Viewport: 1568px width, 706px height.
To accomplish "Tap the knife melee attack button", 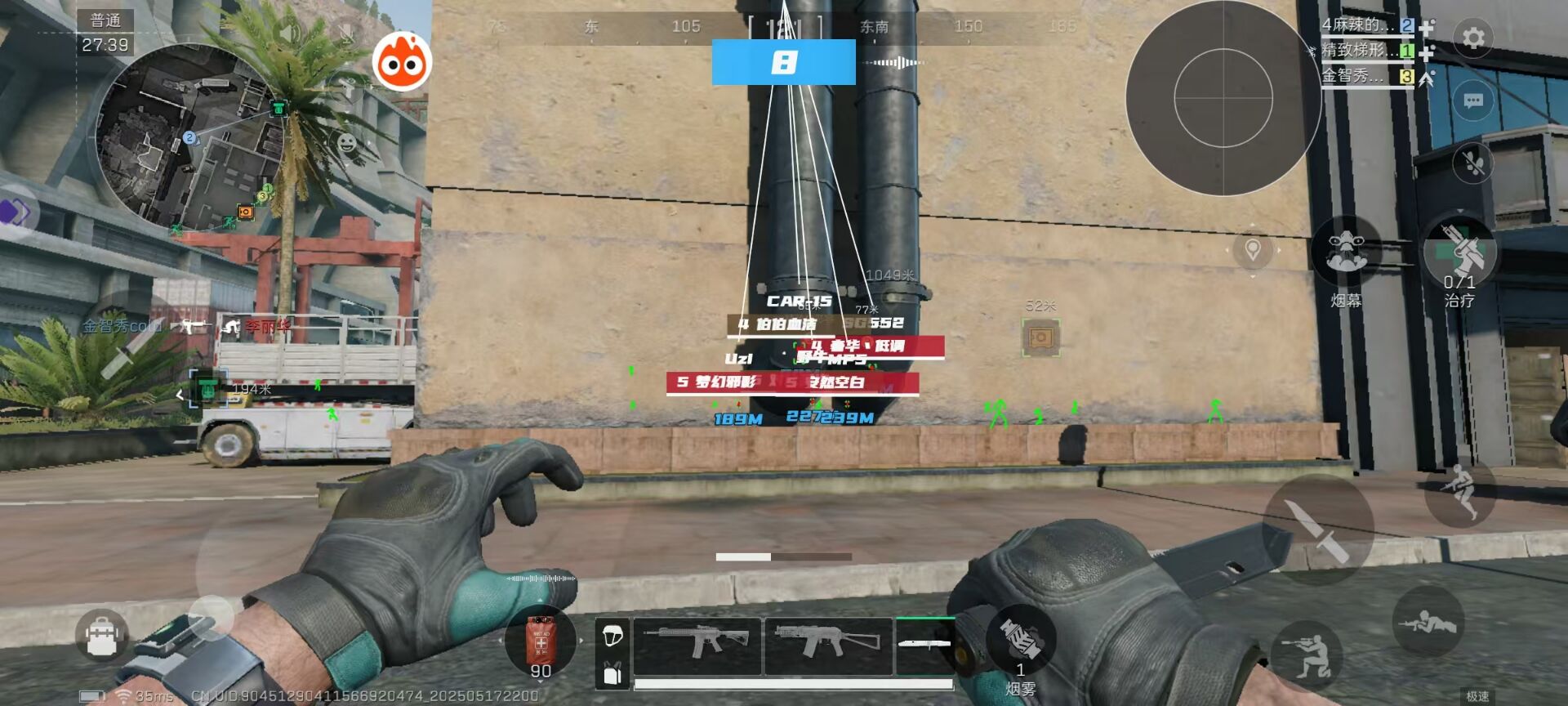I will coord(1316,528).
